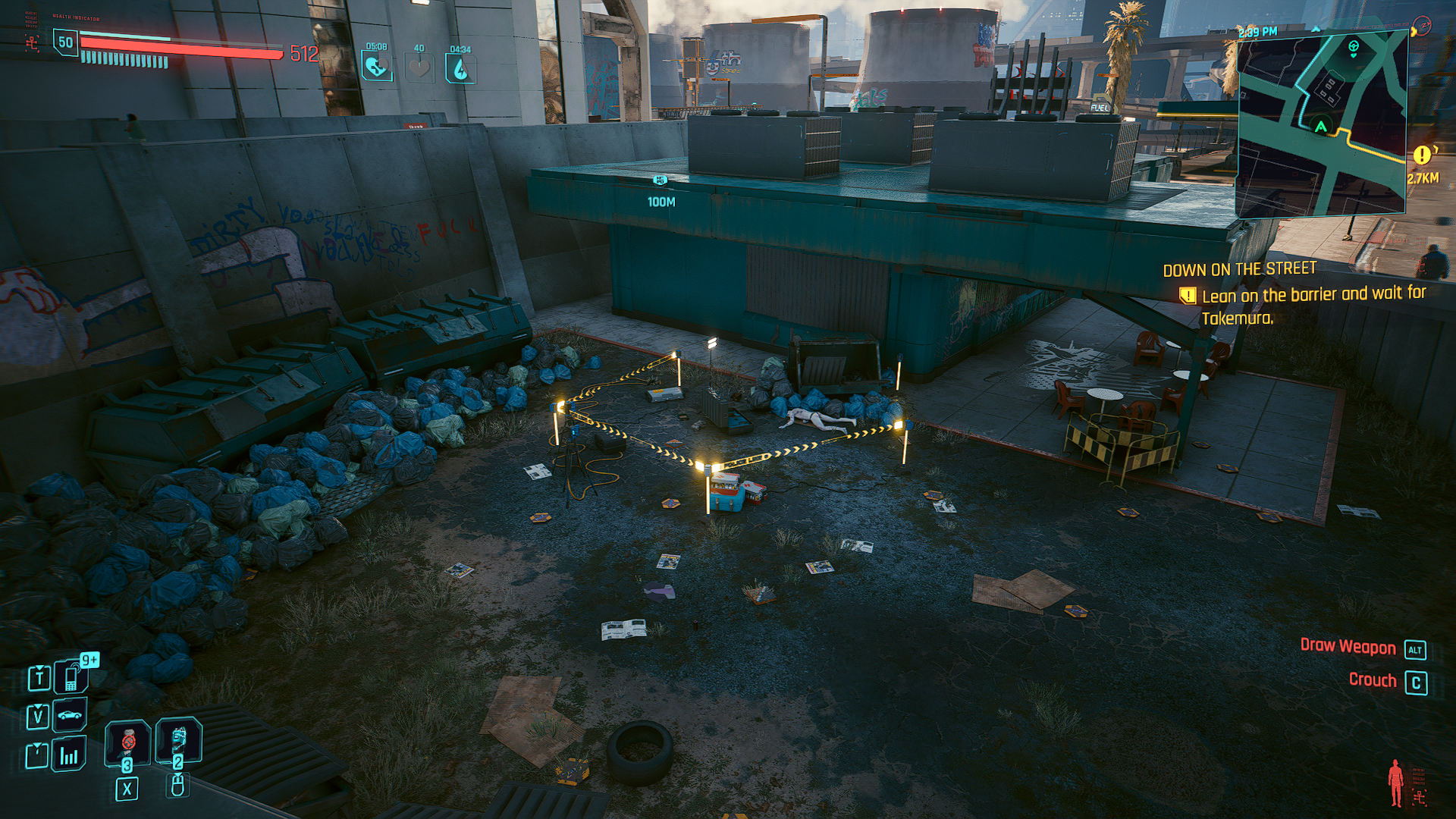Click the lightning droplet status effect icon
Image resolution: width=1456 pixels, height=819 pixels.
(x=460, y=70)
